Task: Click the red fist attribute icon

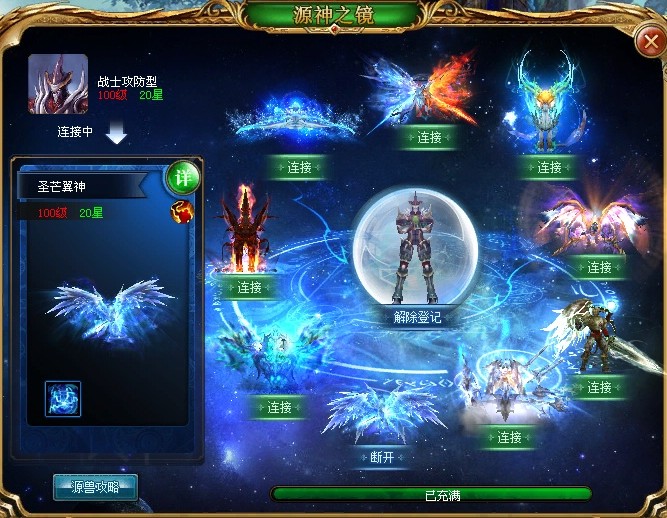Action: pyautogui.click(x=182, y=211)
